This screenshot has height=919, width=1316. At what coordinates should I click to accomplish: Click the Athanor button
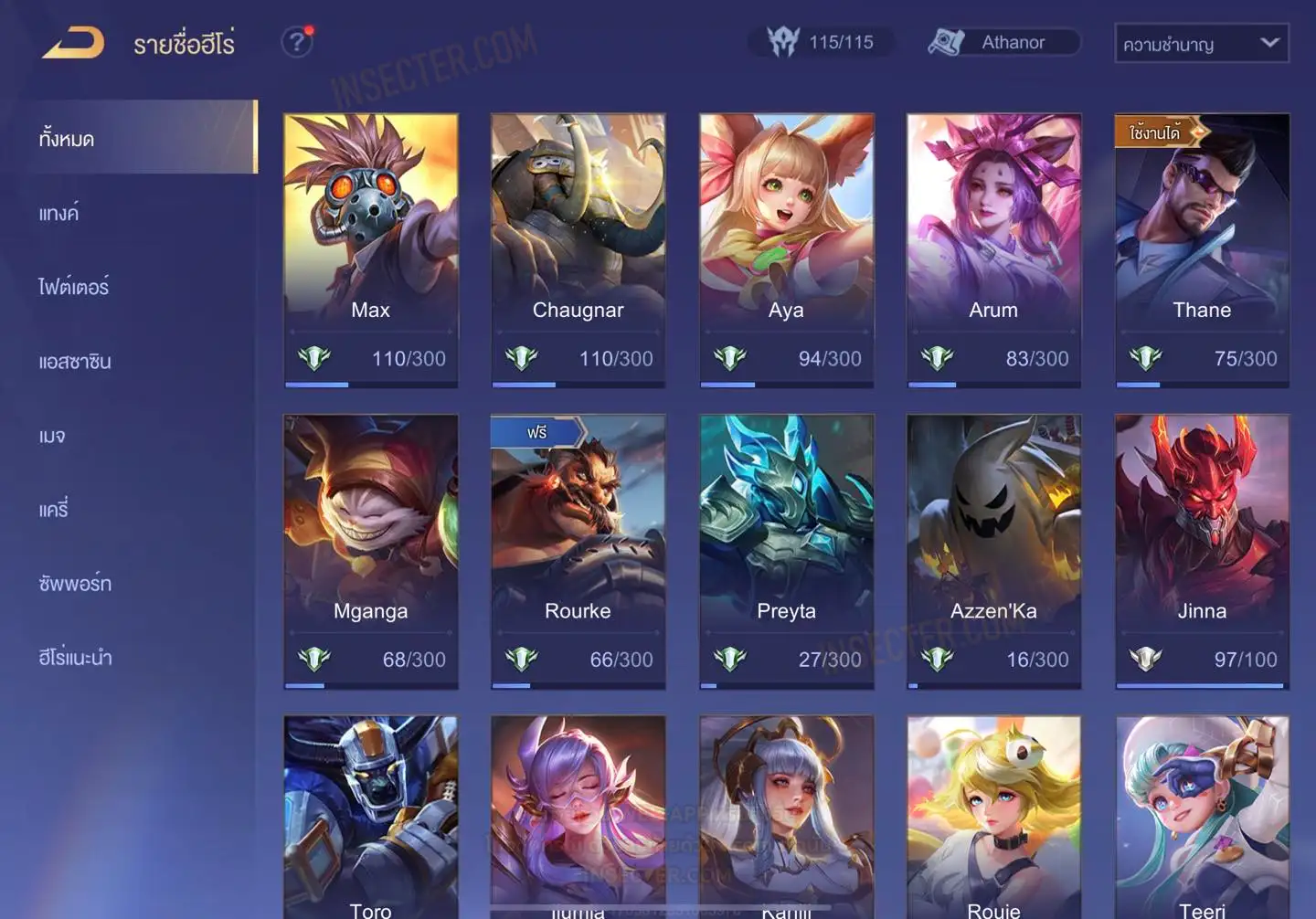(1003, 42)
